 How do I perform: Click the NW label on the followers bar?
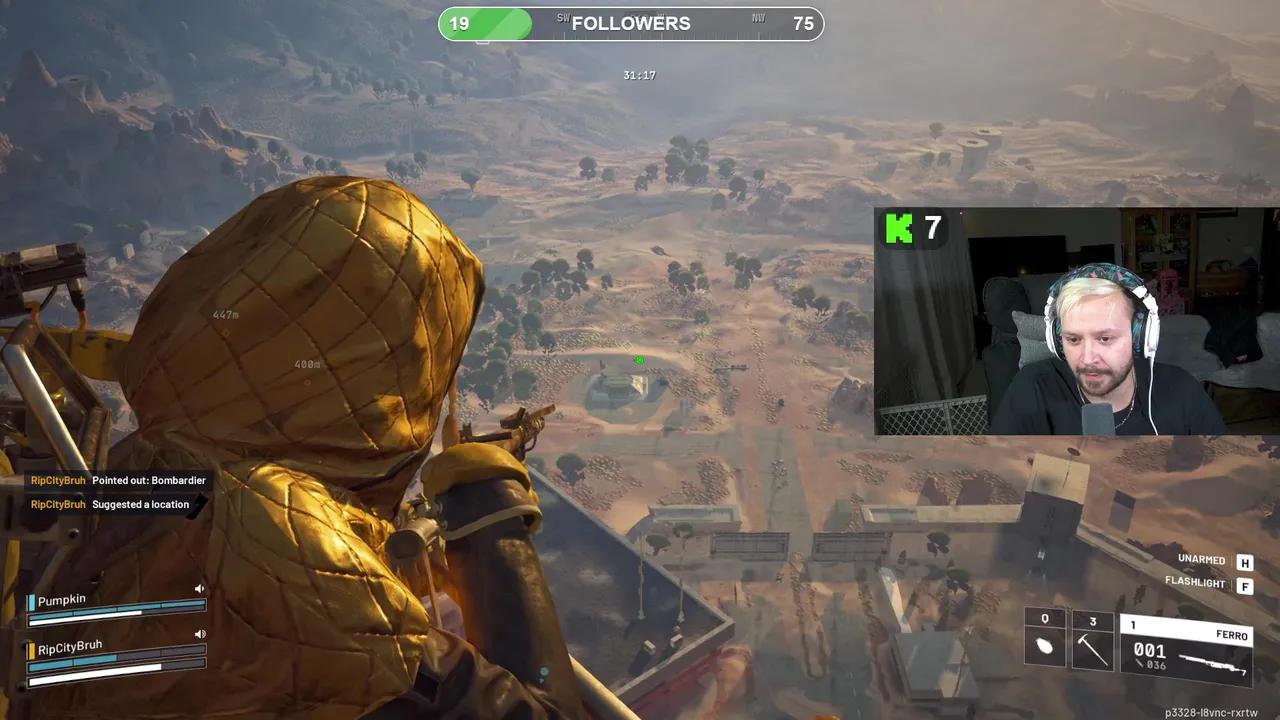pos(758,17)
